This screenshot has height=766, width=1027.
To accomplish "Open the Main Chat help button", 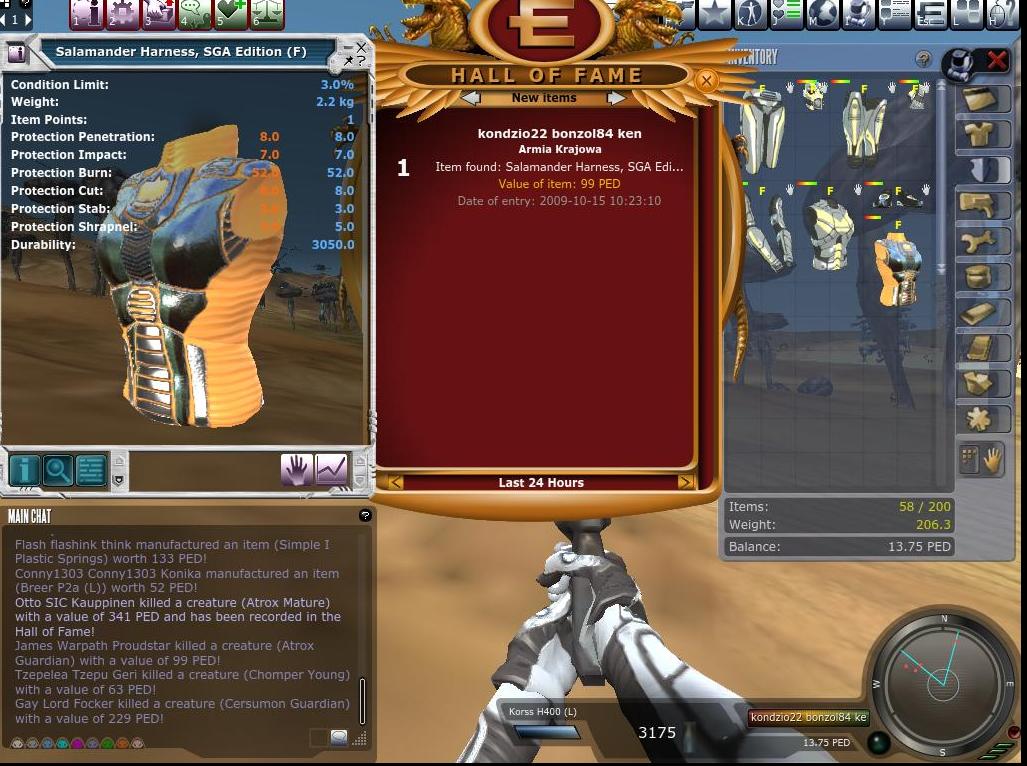I will click(365, 515).
